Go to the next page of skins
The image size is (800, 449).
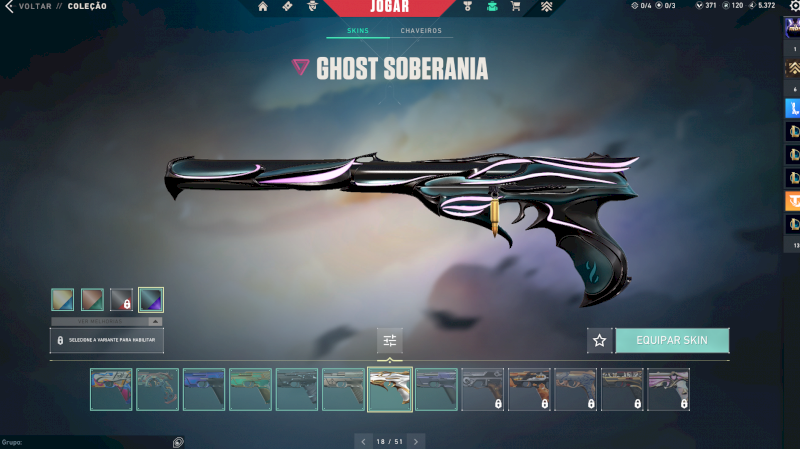click(x=417, y=441)
